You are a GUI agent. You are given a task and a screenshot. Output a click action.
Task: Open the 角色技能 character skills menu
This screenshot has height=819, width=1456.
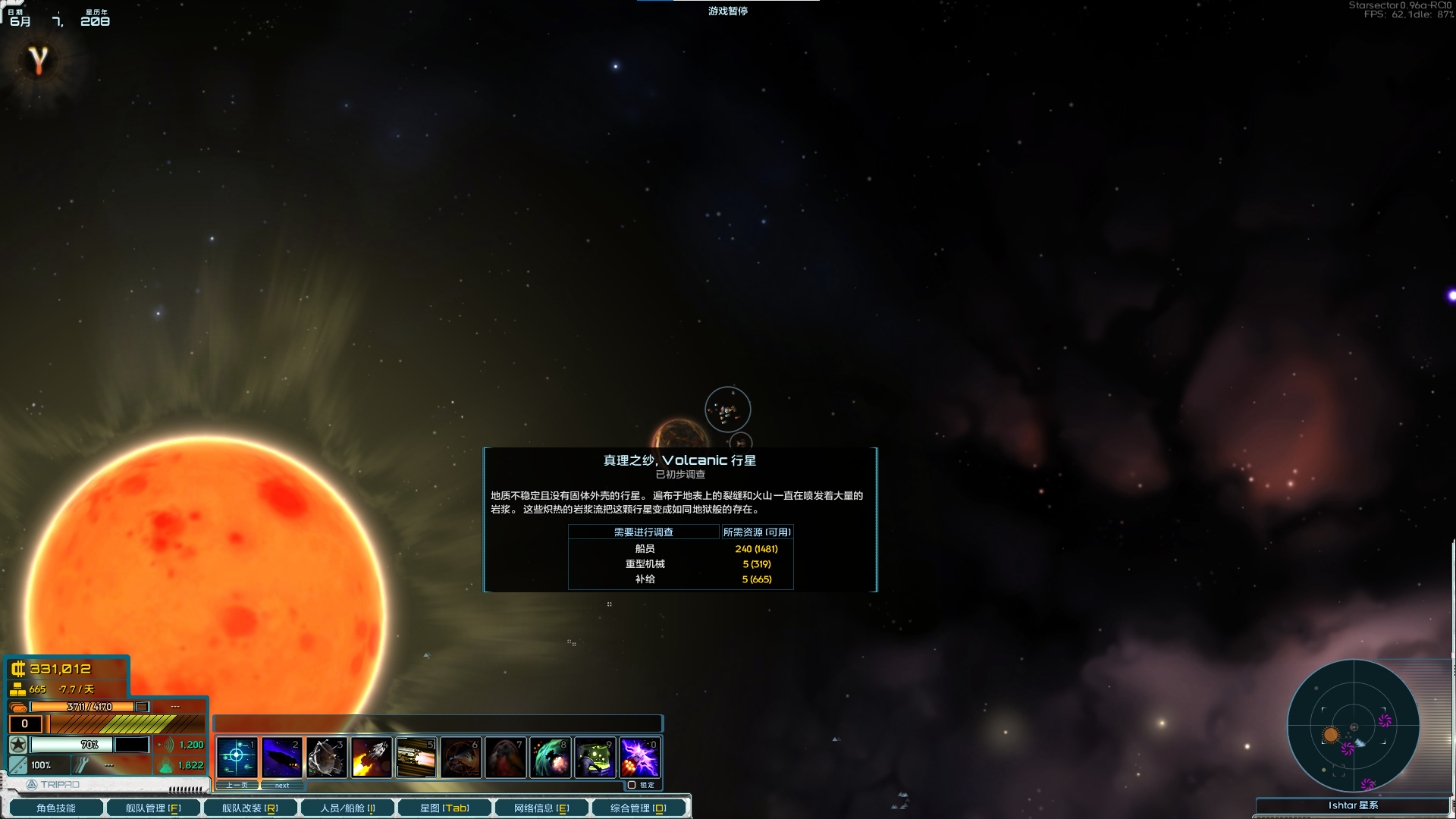pos(56,808)
